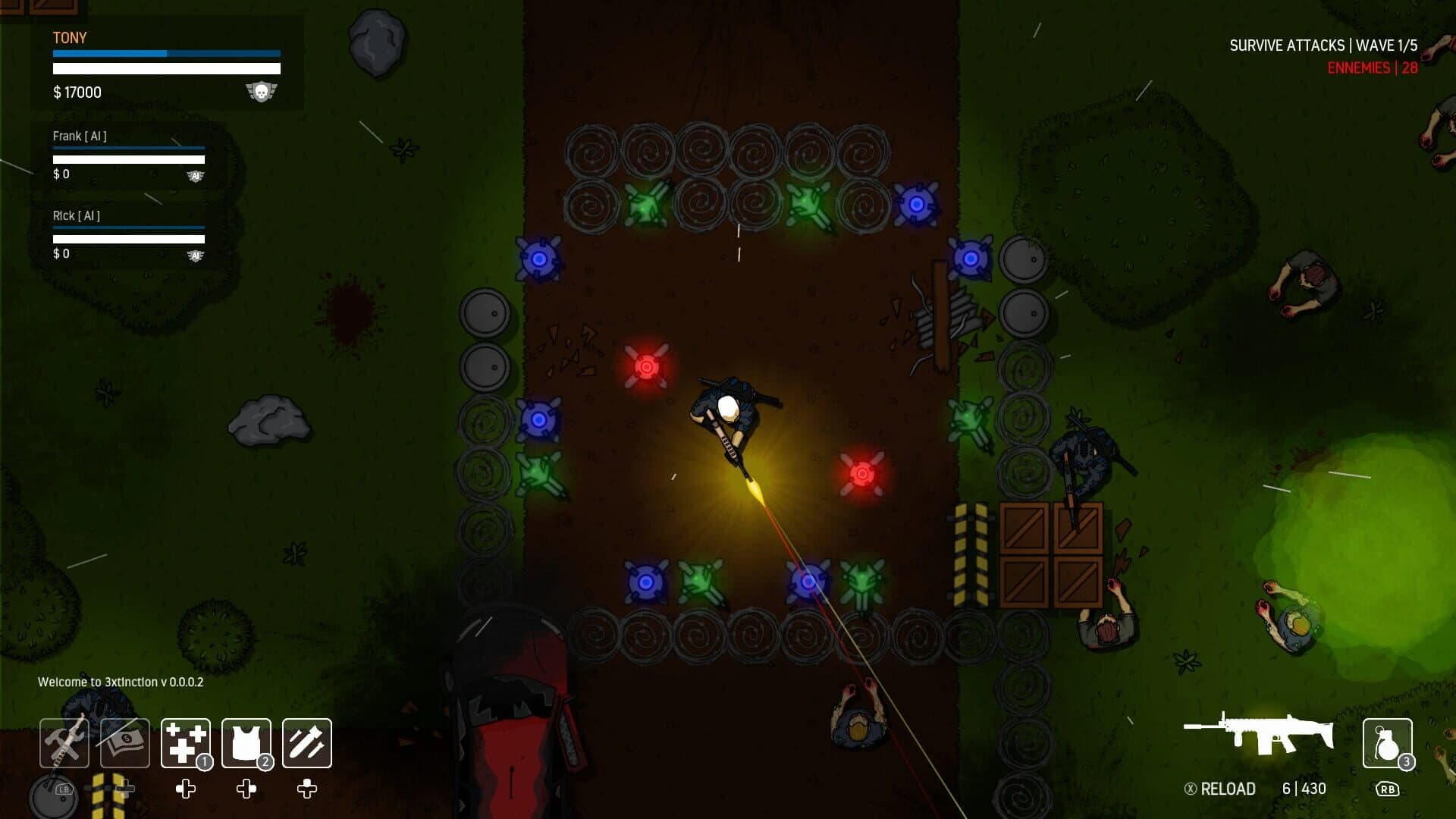This screenshot has height=819, width=1456.
Task: Click the Welcome to 3xtinction message
Action: point(120,682)
